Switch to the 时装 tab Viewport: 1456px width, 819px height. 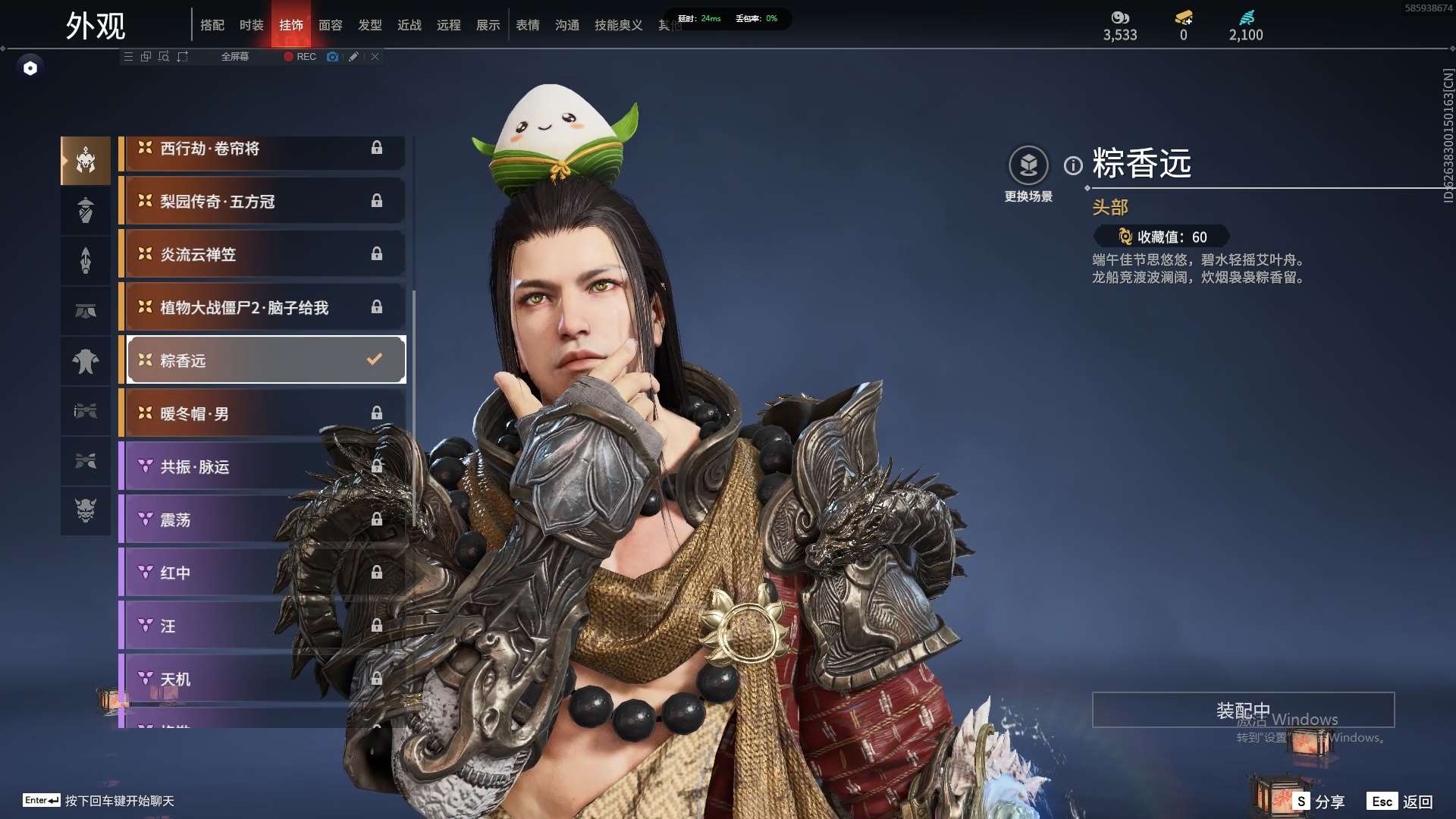pos(251,25)
